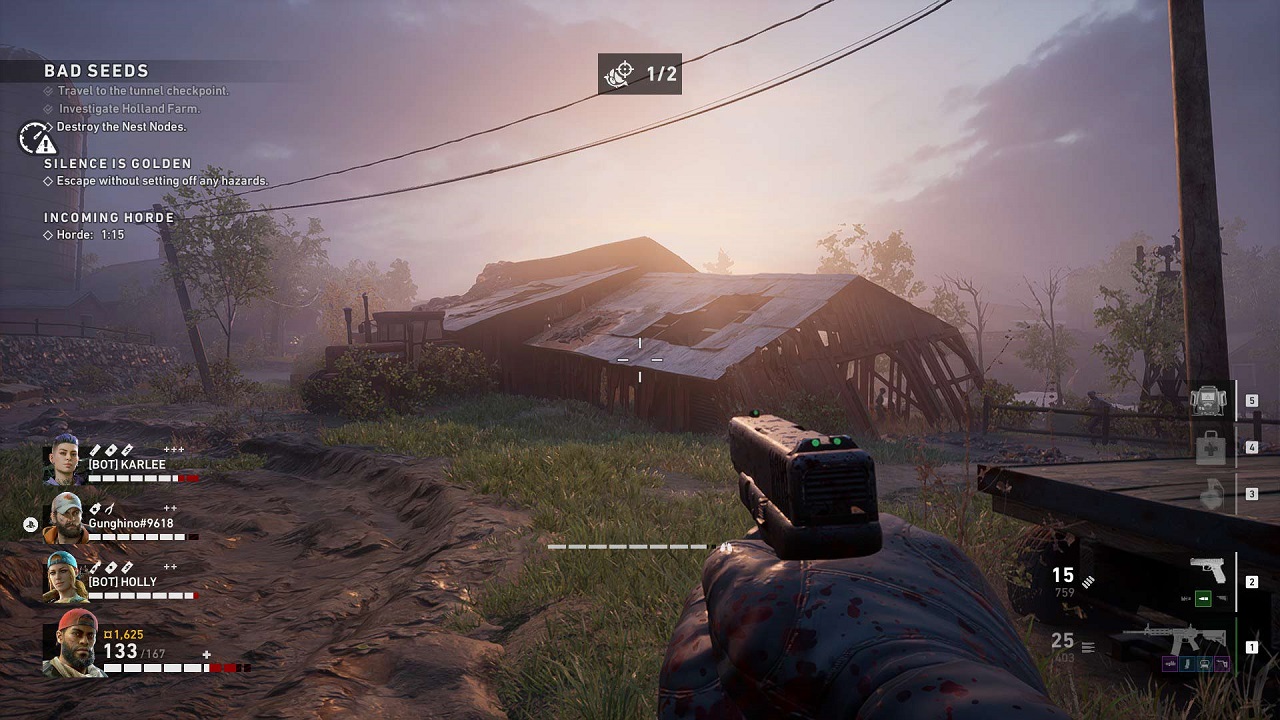
Task: Click the Incoming Horde objective header
Action: 109,217
